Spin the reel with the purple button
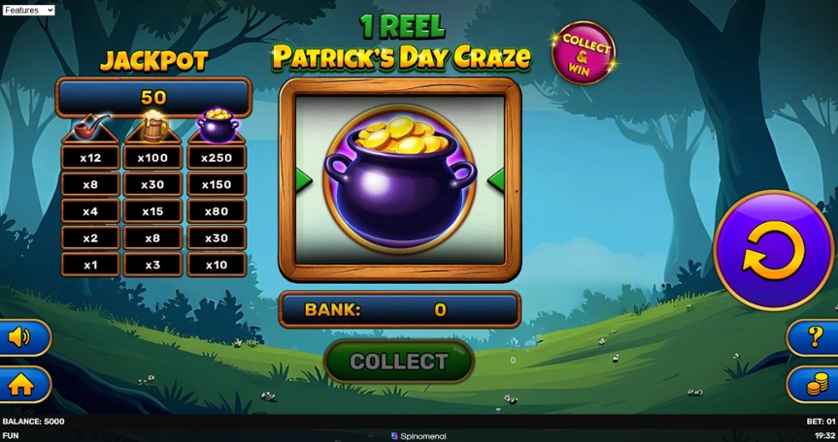 [x=773, y=250]
